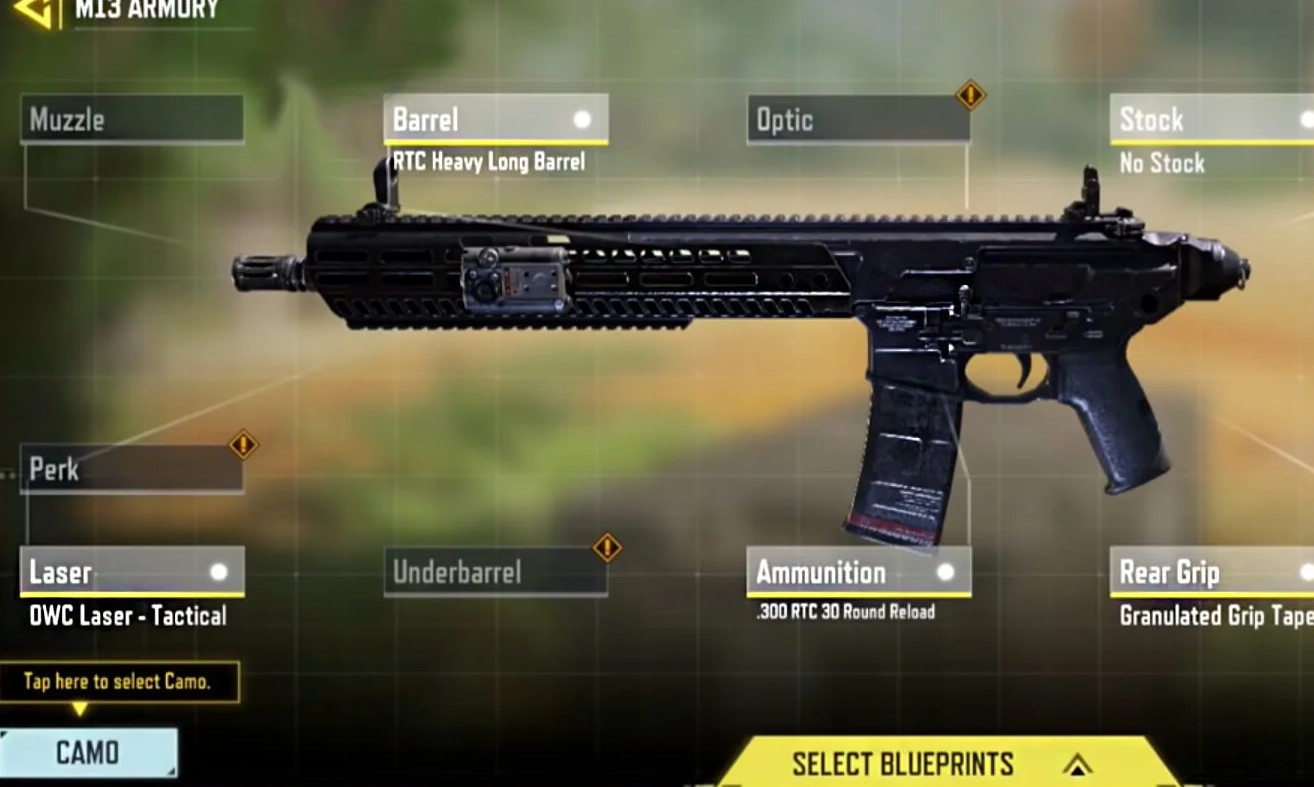1314x787 pixels.
Task: Open the Perk attachment slot
Action: 130,469
